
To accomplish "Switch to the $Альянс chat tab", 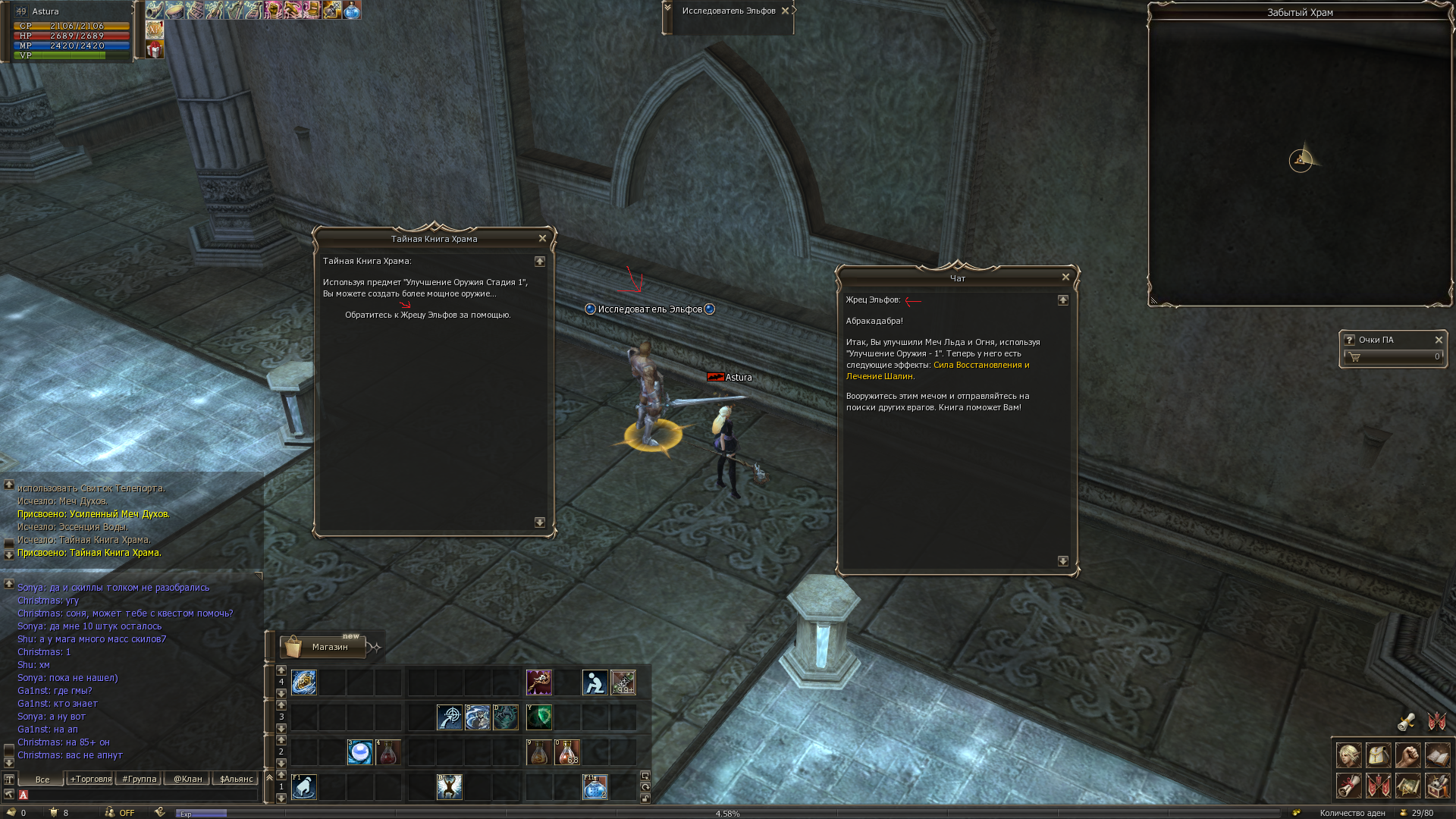I will (236, 779).
